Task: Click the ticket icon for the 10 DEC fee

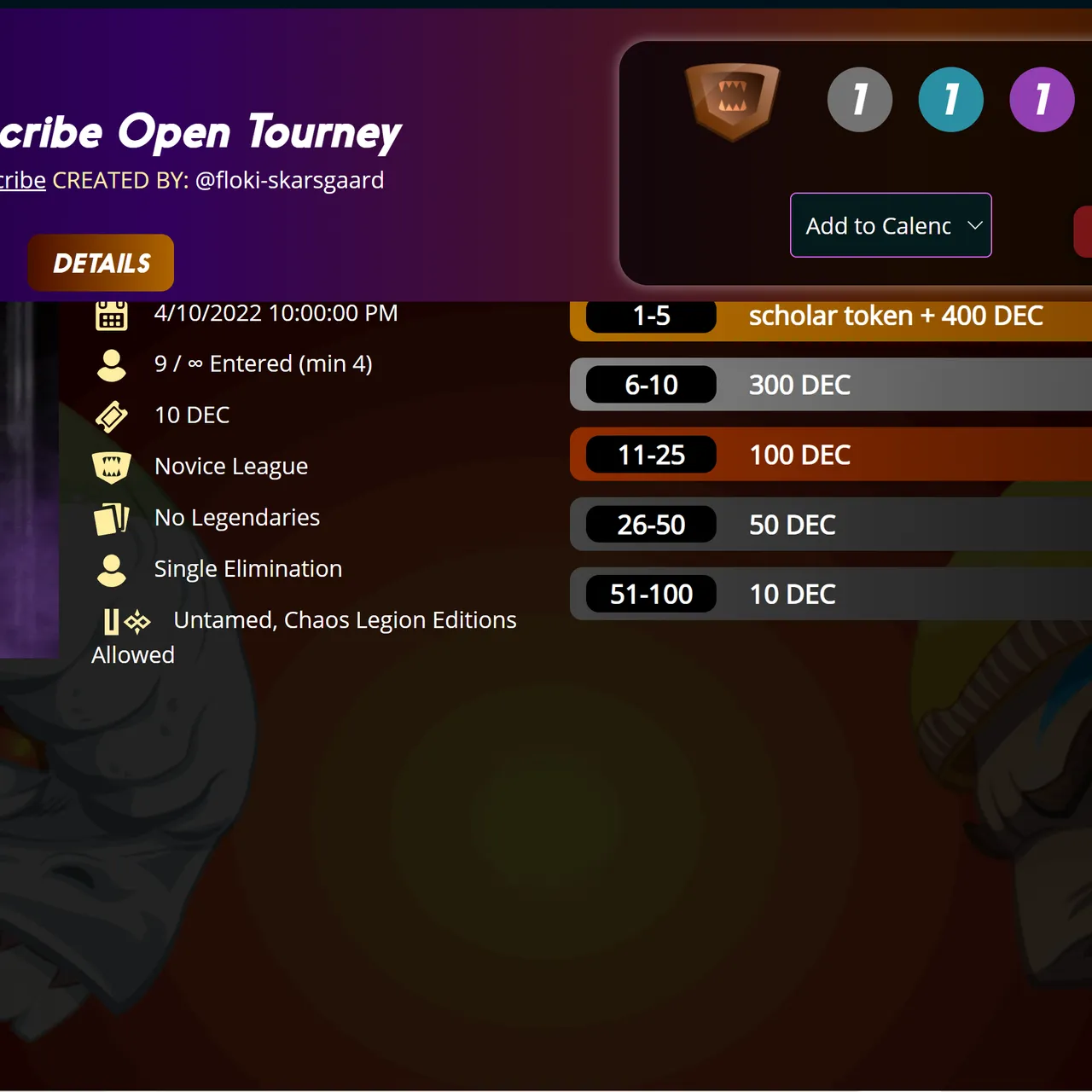Action: coord(112,415)
